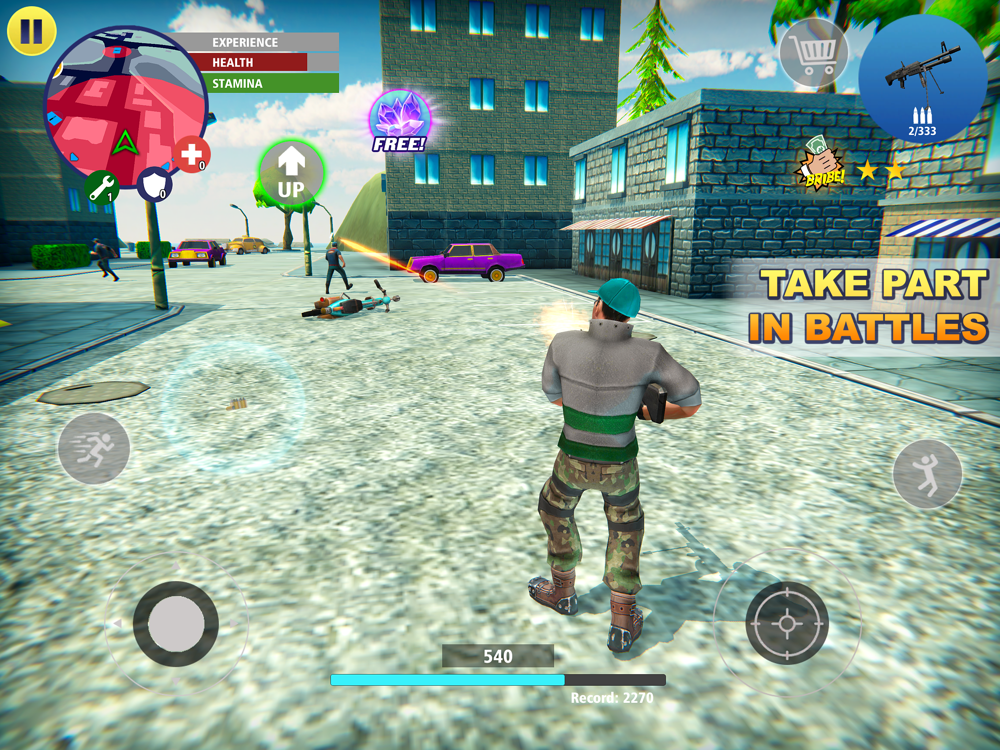Viewport: 1000px width, 750px height.
Task: Toggle the sprint running button
Action: point(94,448)
